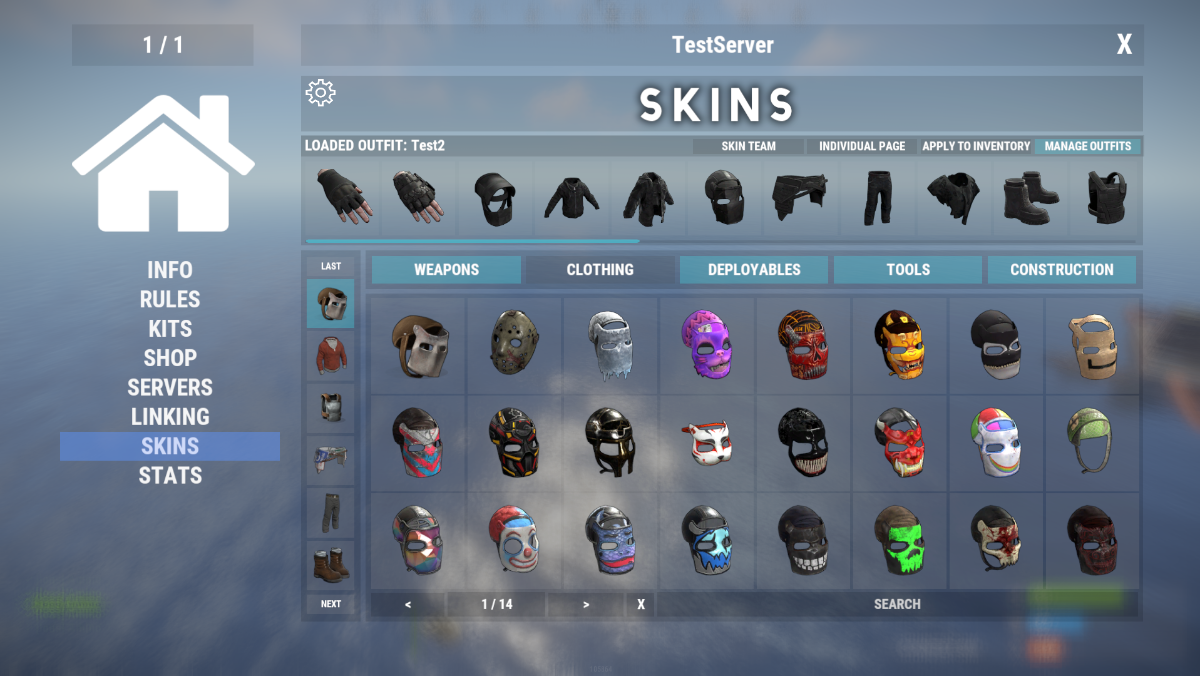The image size is (1200, 676).
Task: Go to next skins page arrow
Action: [x=586, y=604]
